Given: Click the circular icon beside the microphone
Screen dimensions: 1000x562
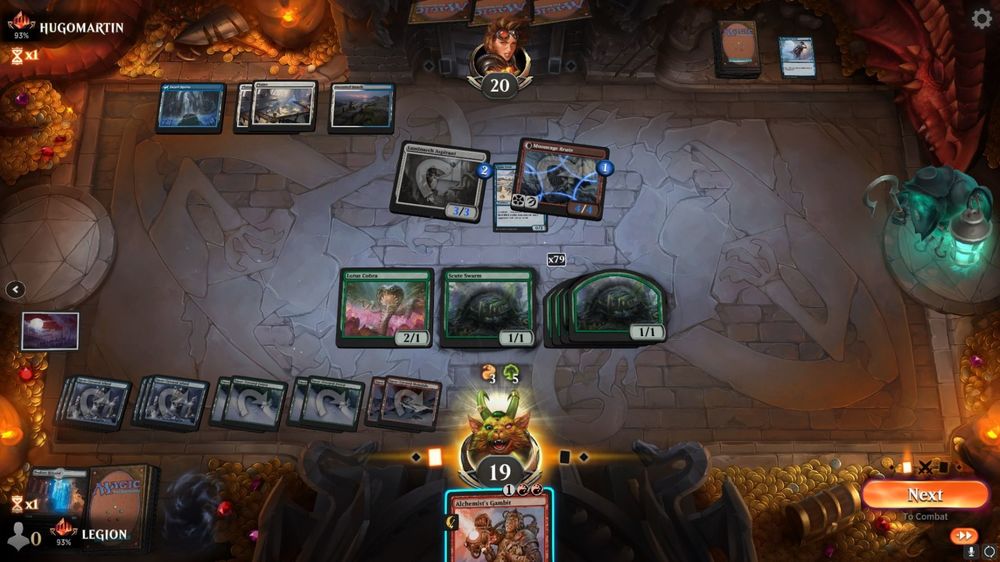Looking at the screenshot, I should coord(989,552).
